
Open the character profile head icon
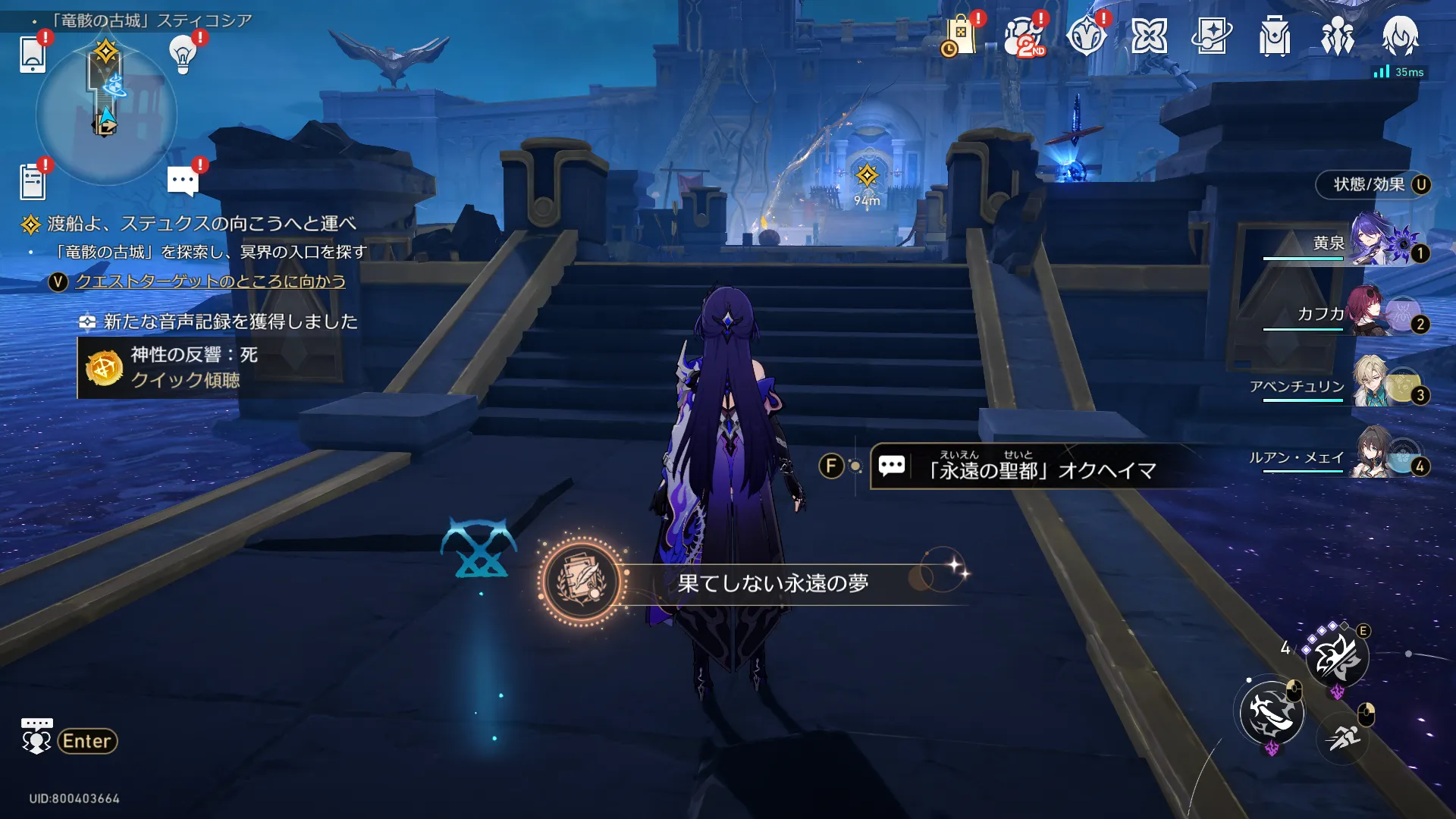click(x=1400, y=36)
